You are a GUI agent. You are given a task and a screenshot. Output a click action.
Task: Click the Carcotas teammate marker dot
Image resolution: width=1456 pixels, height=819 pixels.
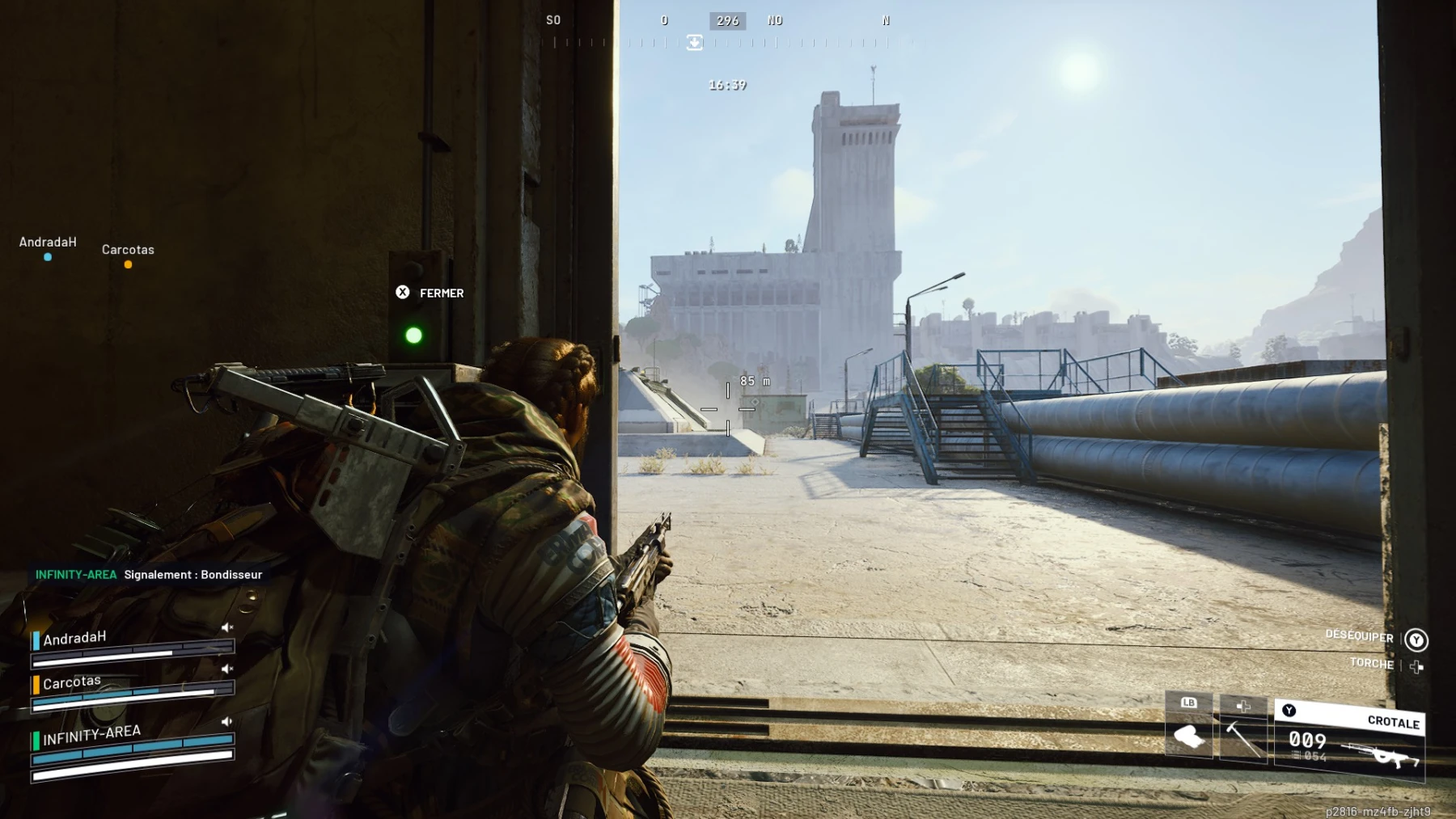(128, 264)
